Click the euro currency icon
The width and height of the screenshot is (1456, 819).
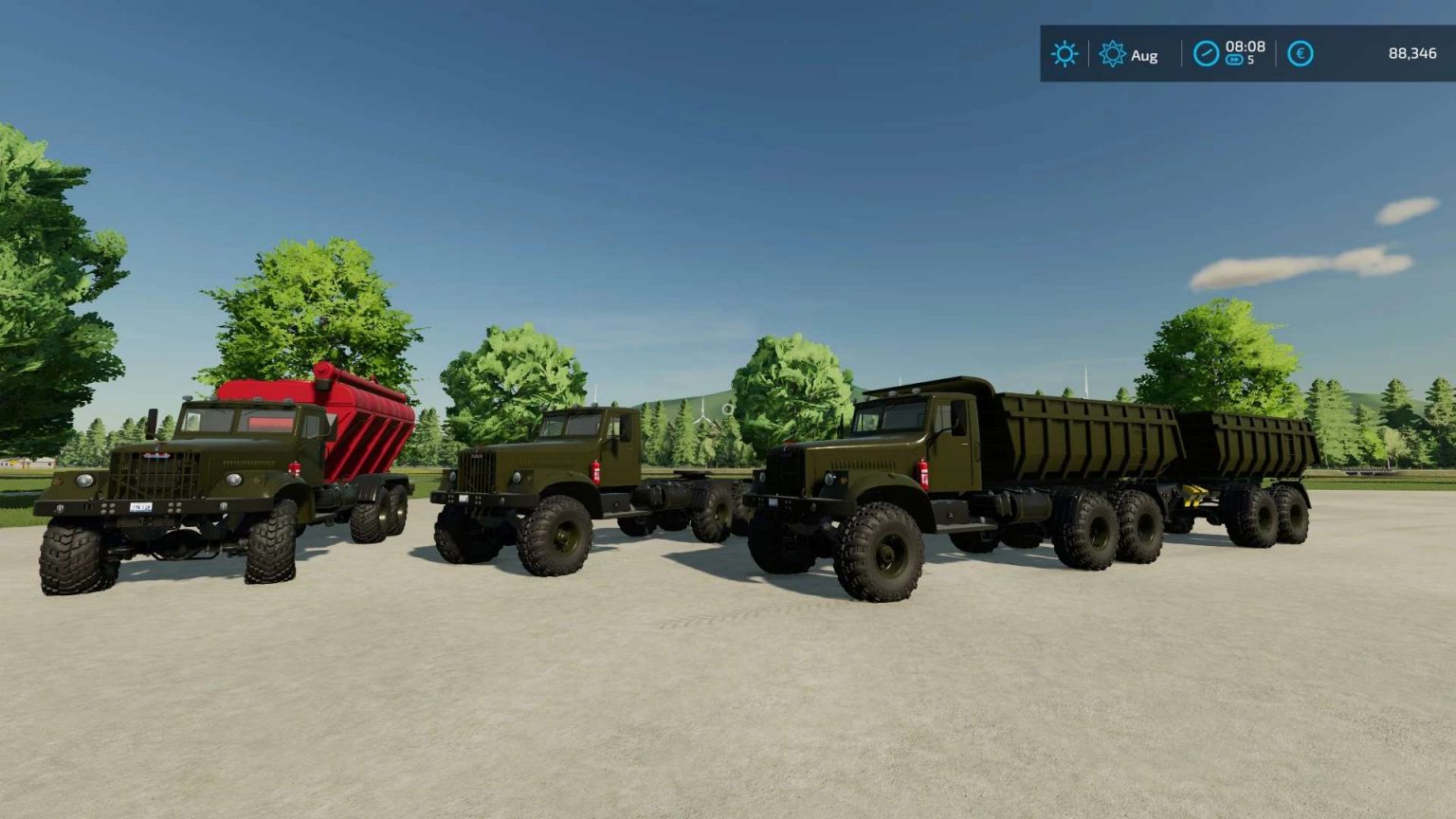pyautogui.click(x=1301, y=54)
